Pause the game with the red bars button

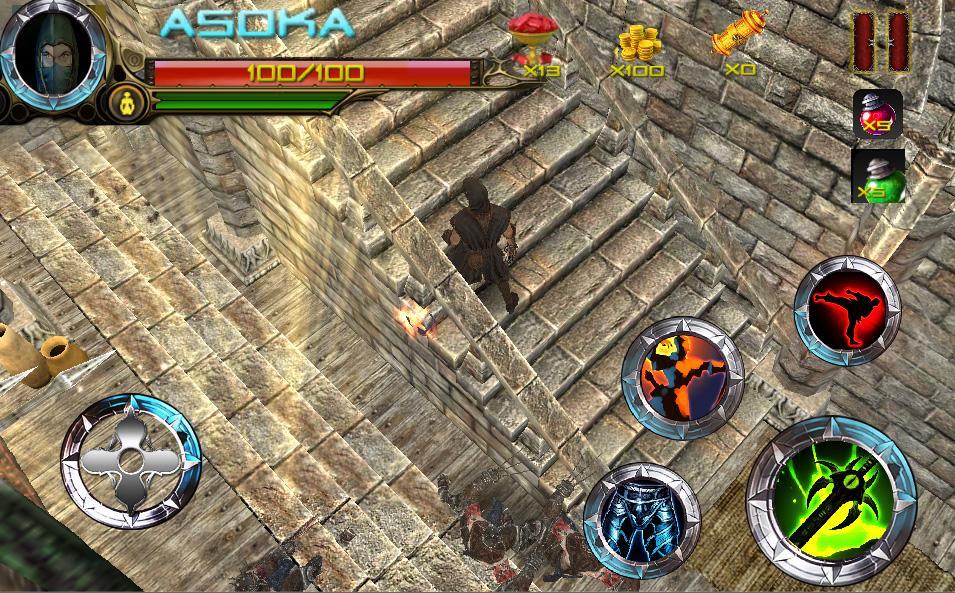880,41
